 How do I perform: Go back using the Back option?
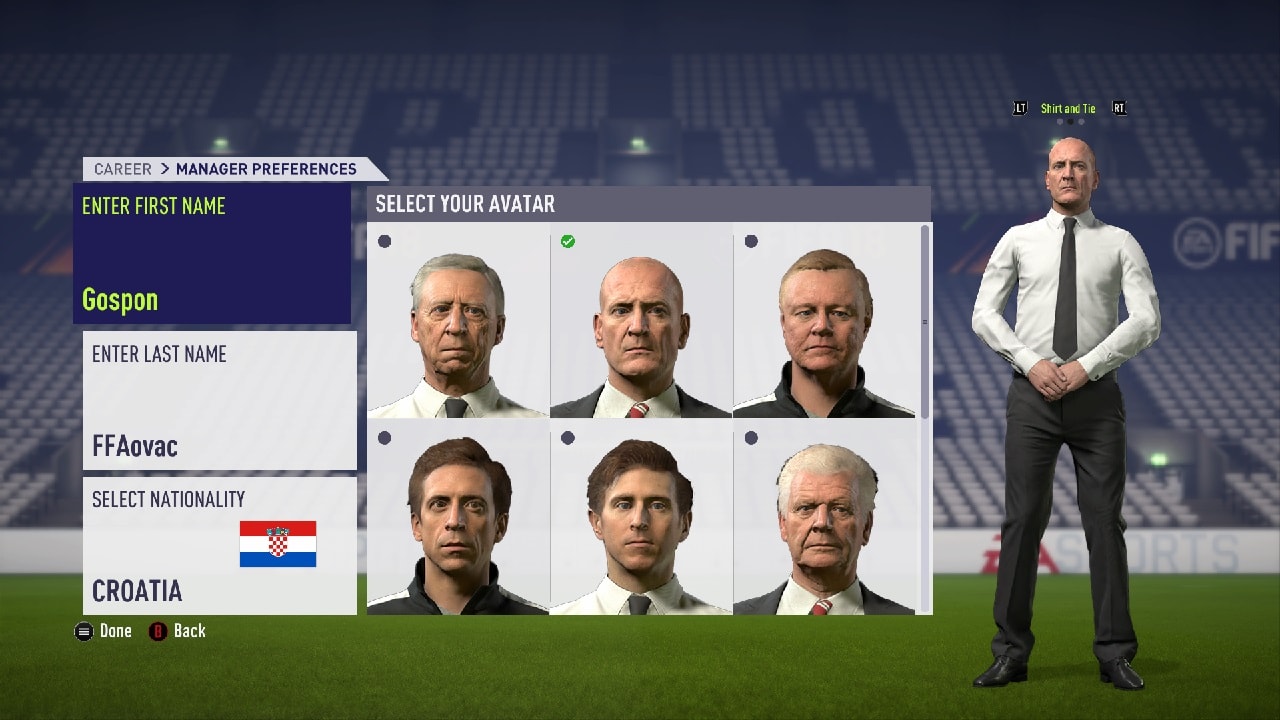coord(178,631)
